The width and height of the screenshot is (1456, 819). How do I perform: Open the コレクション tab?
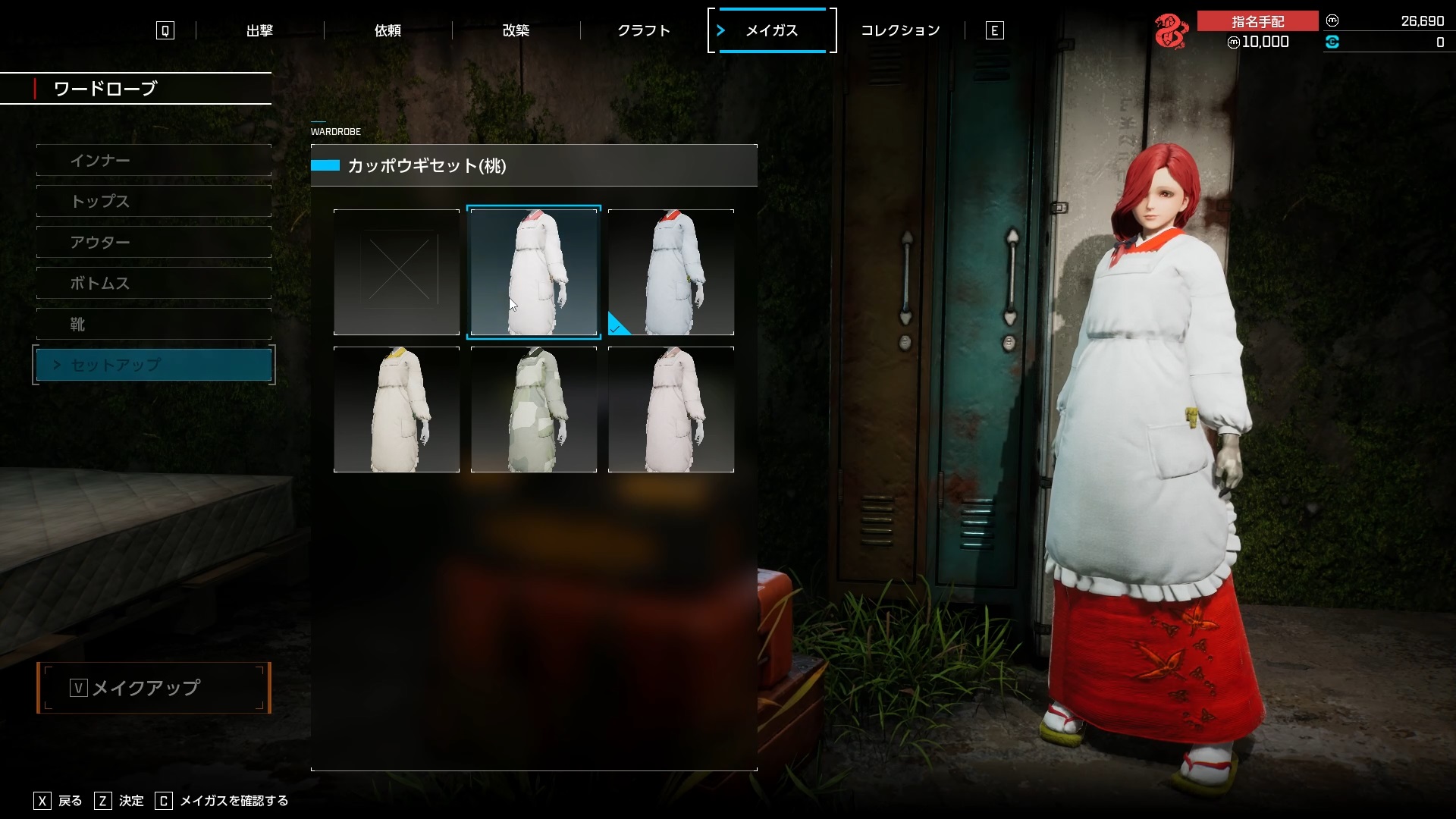[x=900, y=30]
